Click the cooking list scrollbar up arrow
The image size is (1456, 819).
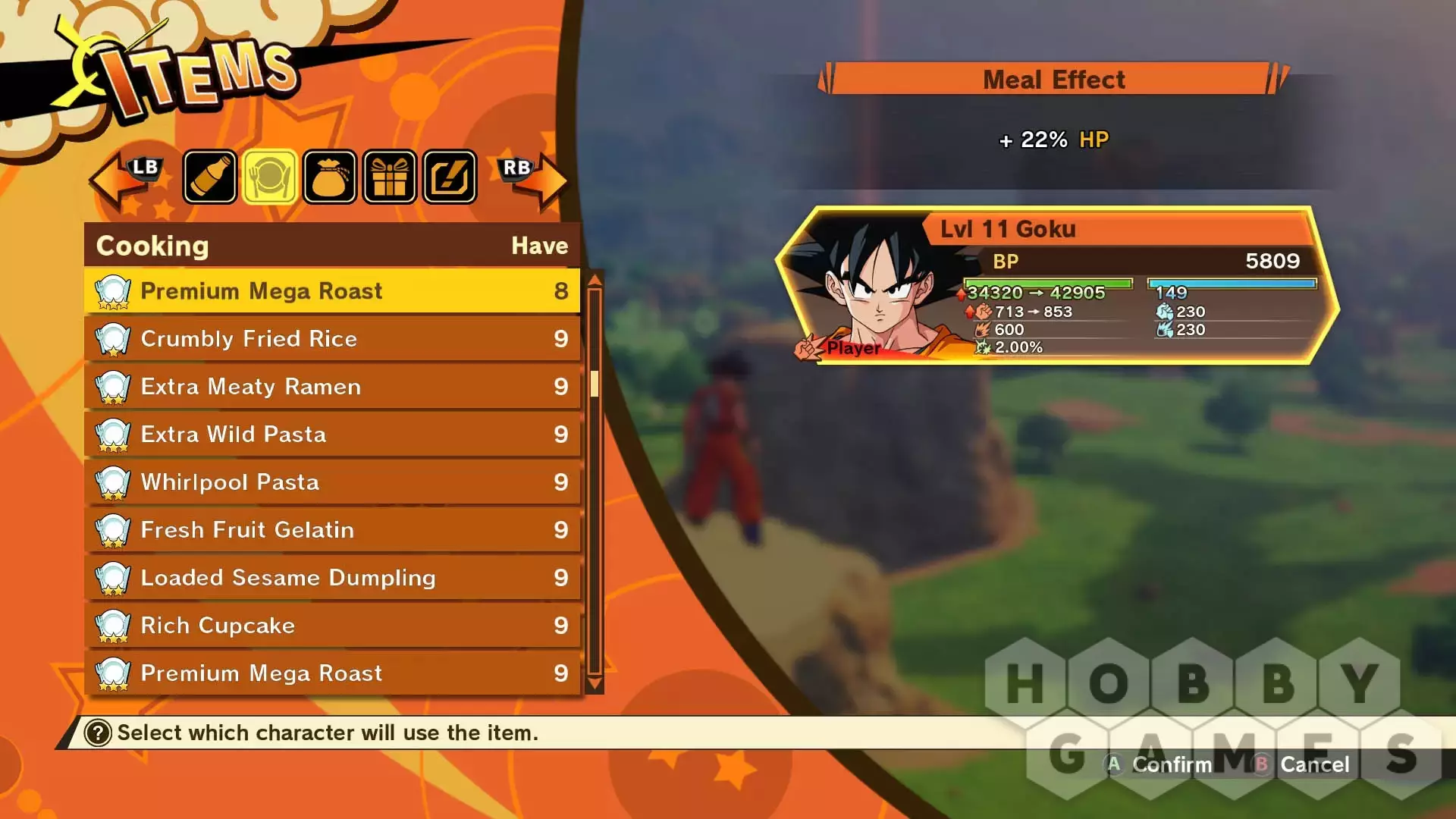pos(595,280)
